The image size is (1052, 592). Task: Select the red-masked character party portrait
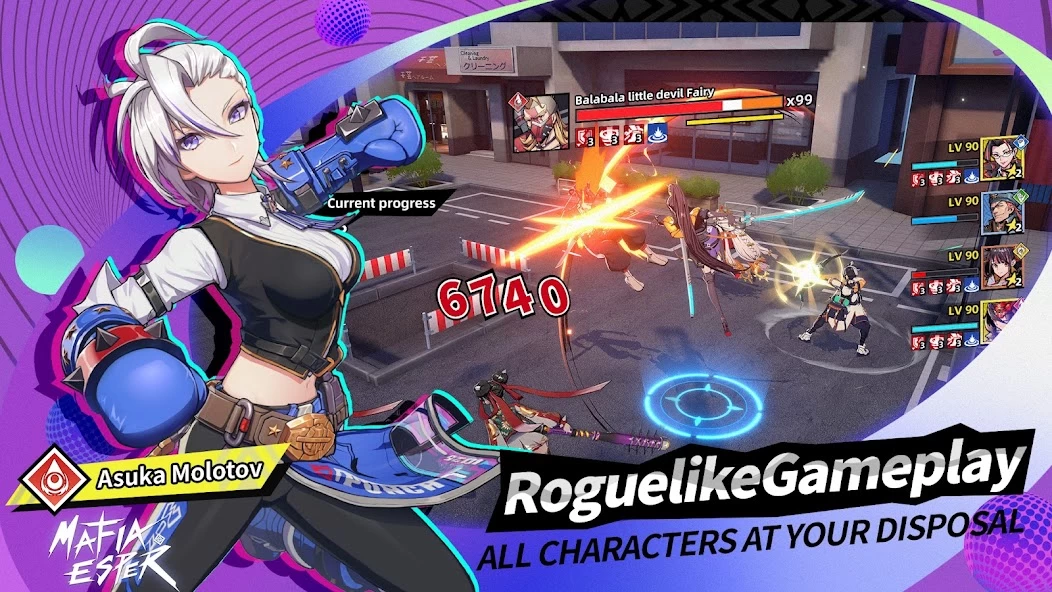pyautogui.click(x=1001, y=322)
